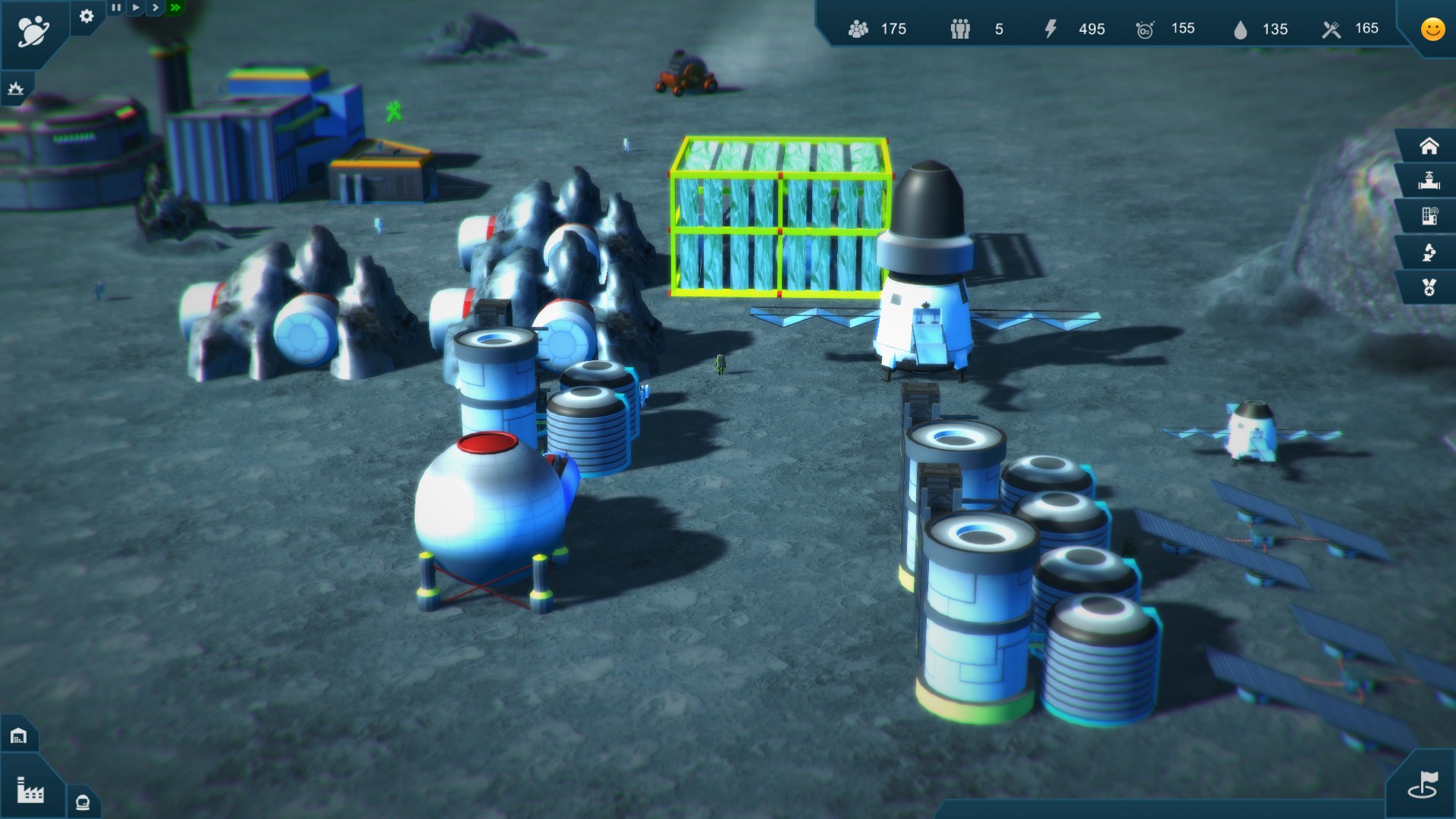Open the explosion disasters panel

click(15, 89)
